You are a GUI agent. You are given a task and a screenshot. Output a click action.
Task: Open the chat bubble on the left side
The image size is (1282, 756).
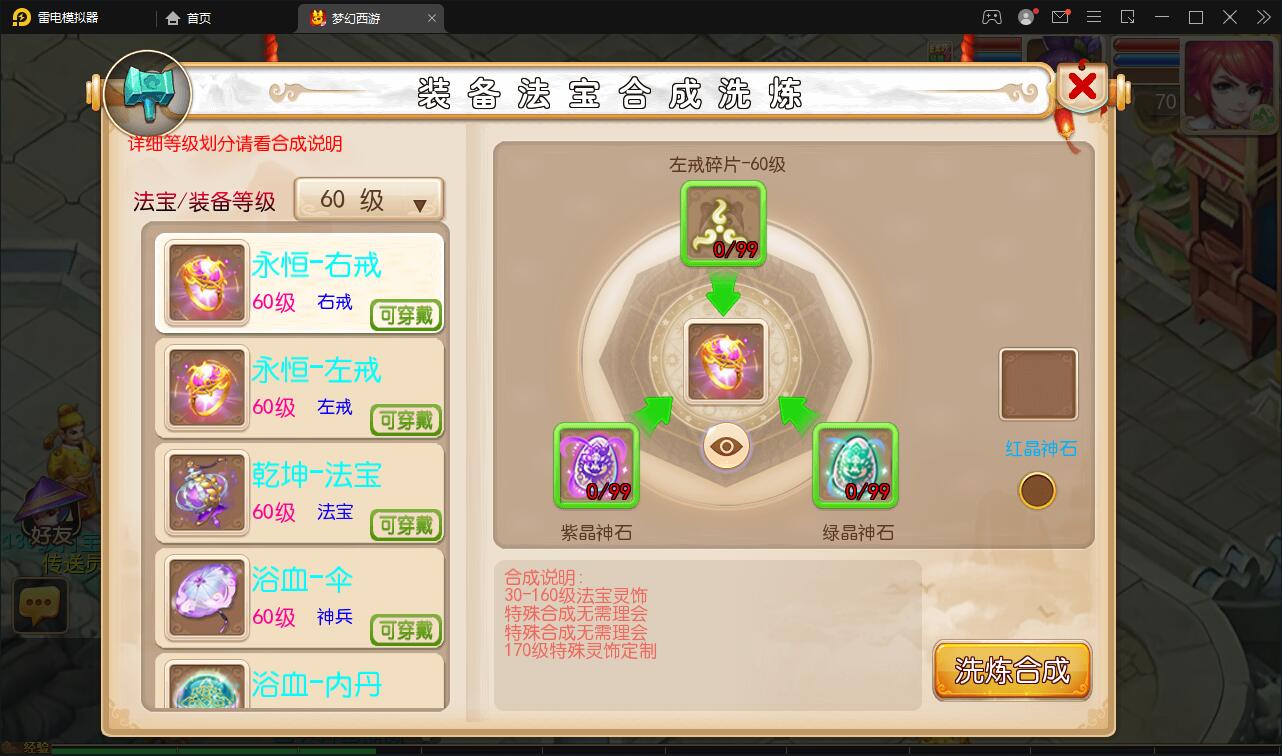pyautogui.click(x=40, y=604)
